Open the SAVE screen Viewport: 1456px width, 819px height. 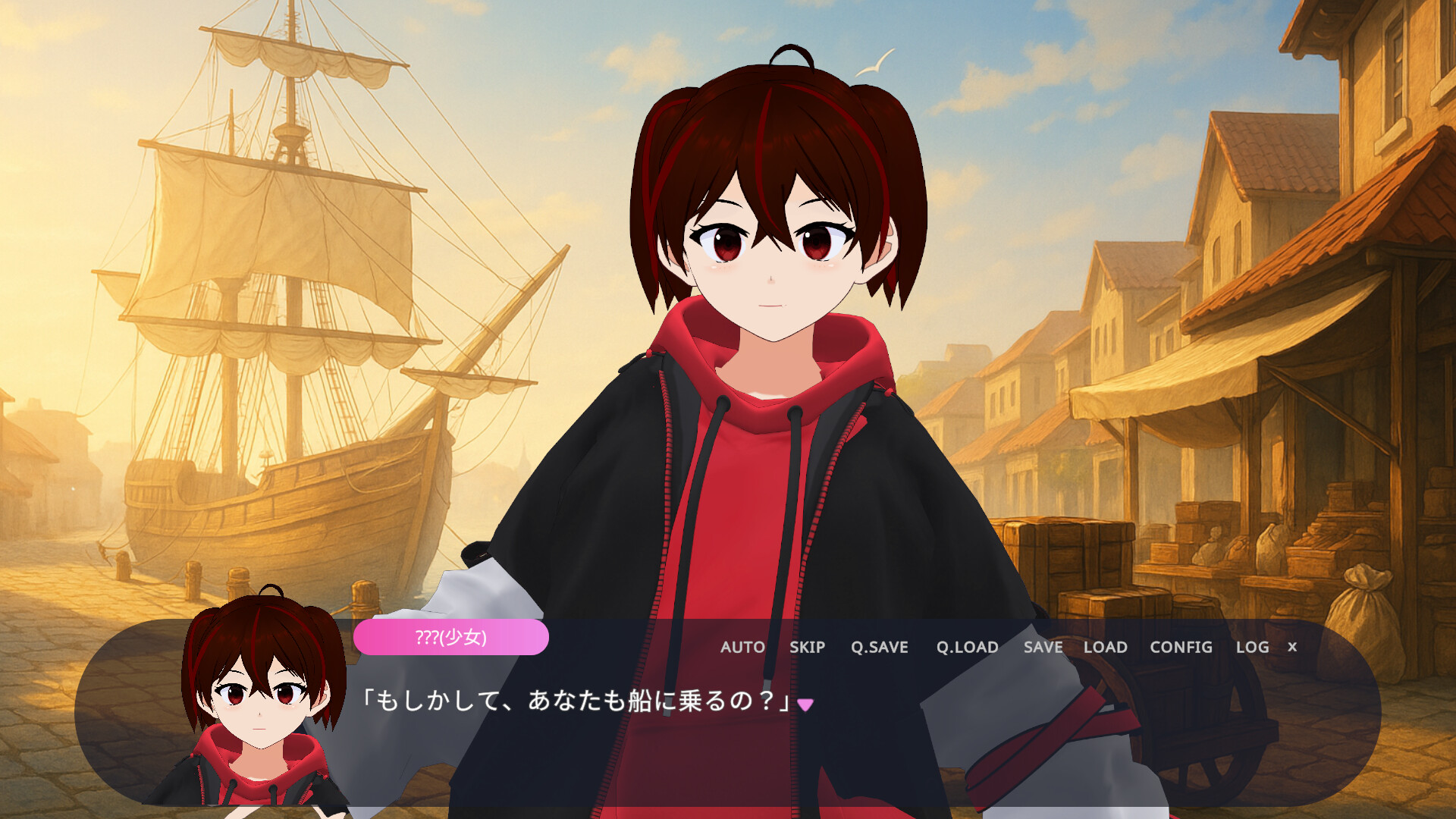tap(1042, 648)
